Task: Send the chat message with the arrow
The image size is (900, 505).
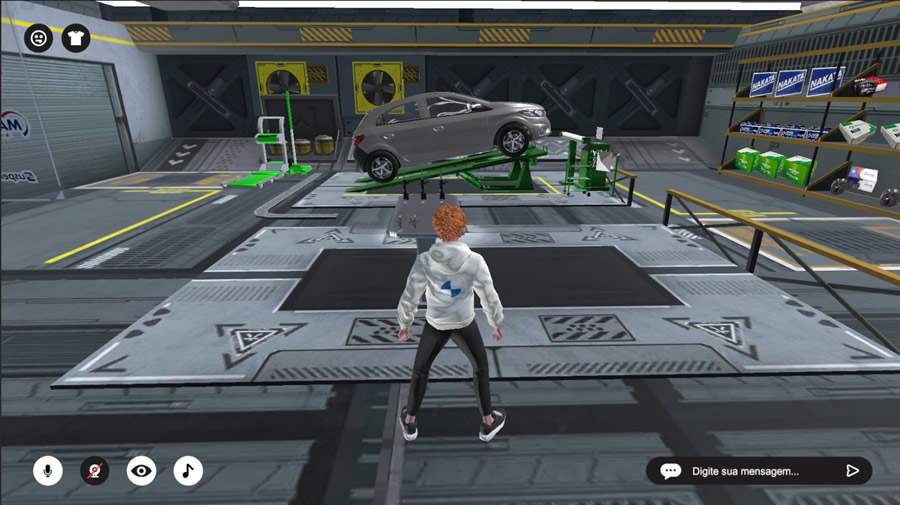Action: tap(852, 471)
